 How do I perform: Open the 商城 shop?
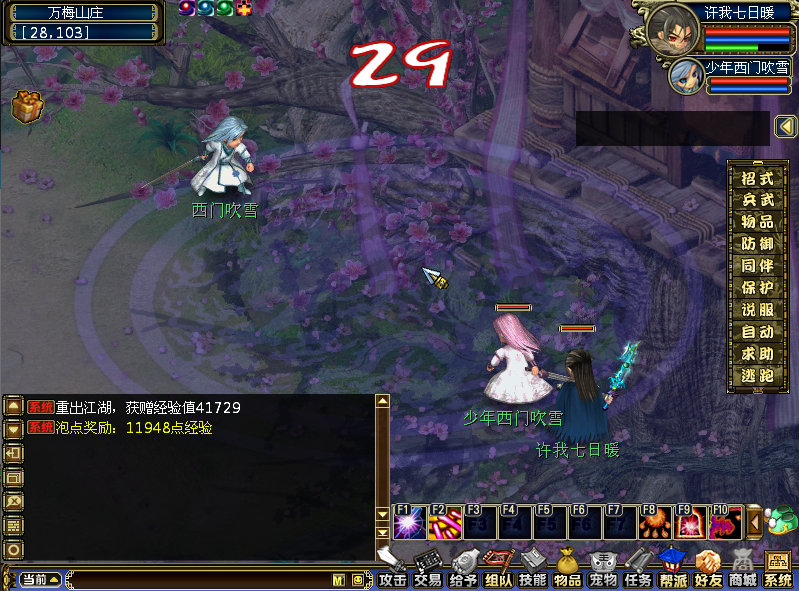point(742,570)
